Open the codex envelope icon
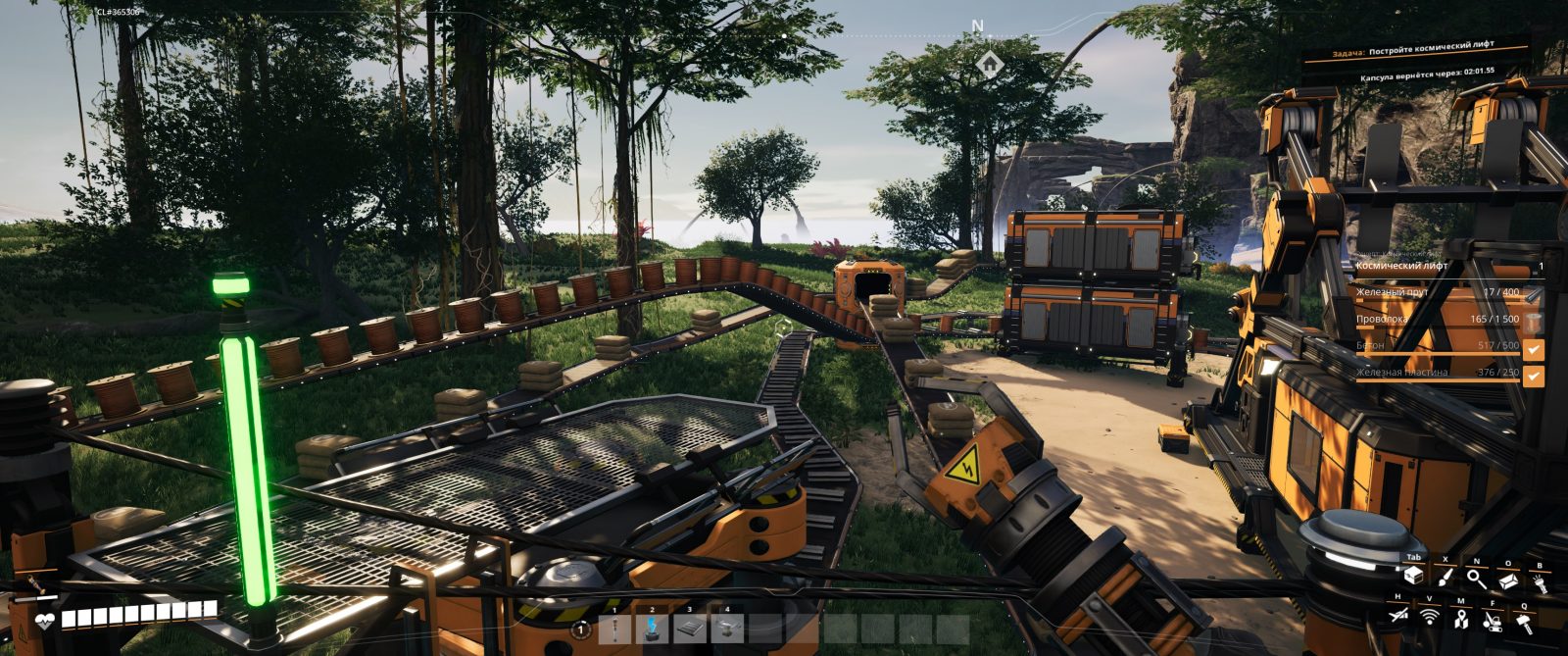The height and width of the screenshot is (656, 1568). [1508, 580]
